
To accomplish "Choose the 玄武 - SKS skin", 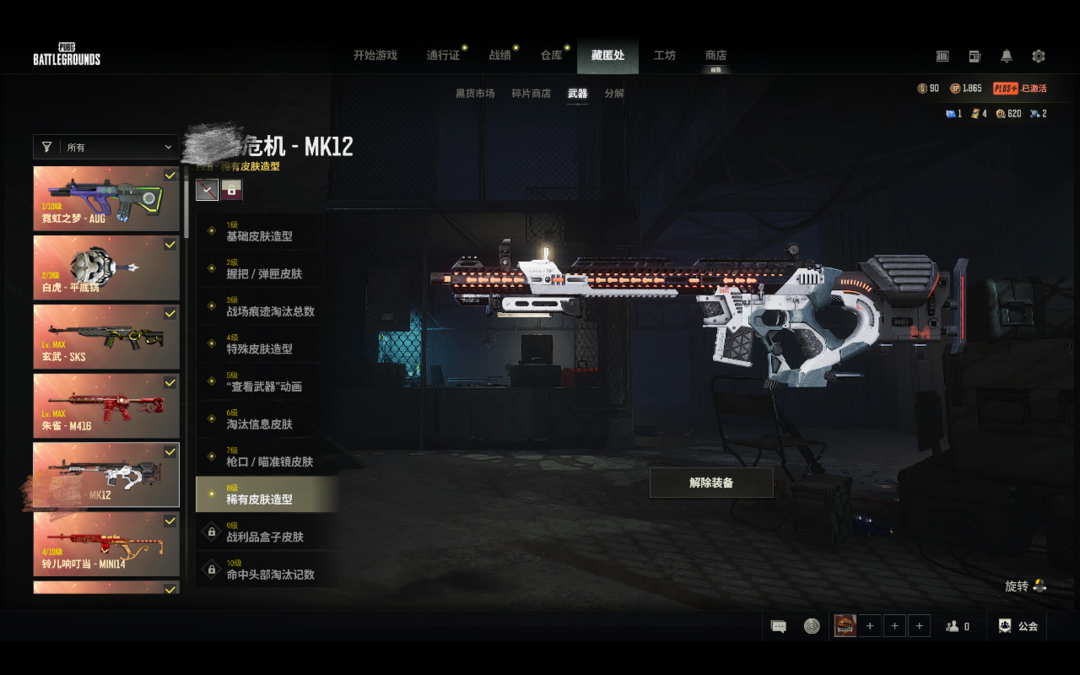I will [x=106, y=336].
